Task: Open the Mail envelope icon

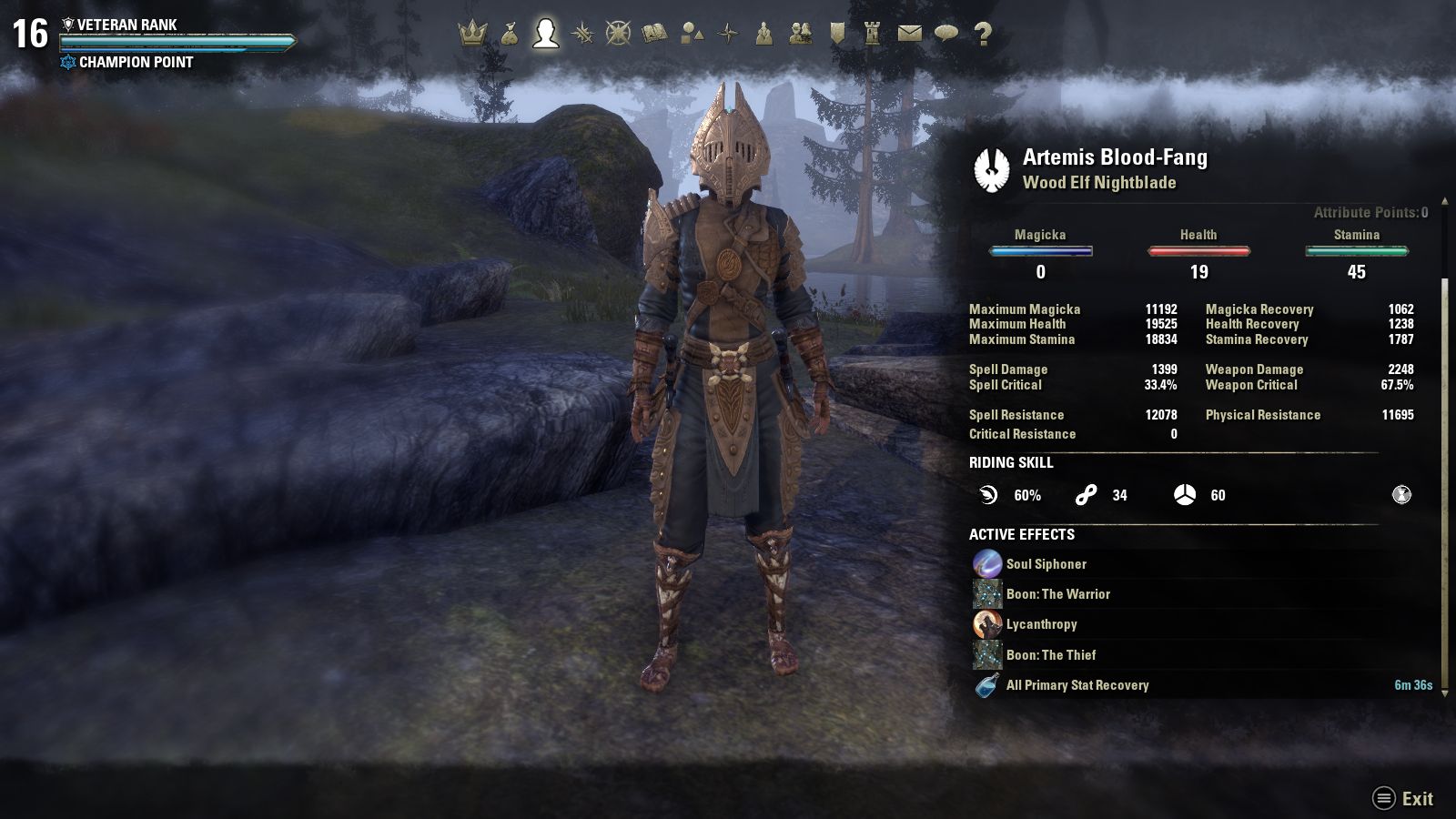Action: (x=910, y=35)
